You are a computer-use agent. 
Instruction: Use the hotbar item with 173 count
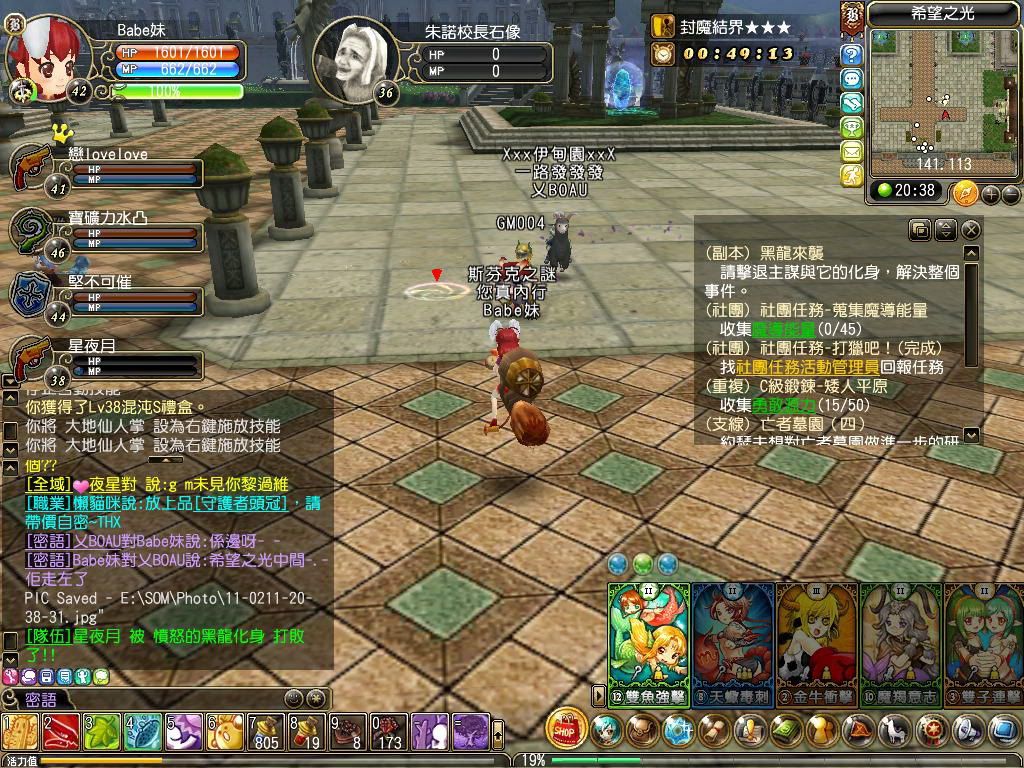click(389, 732)
